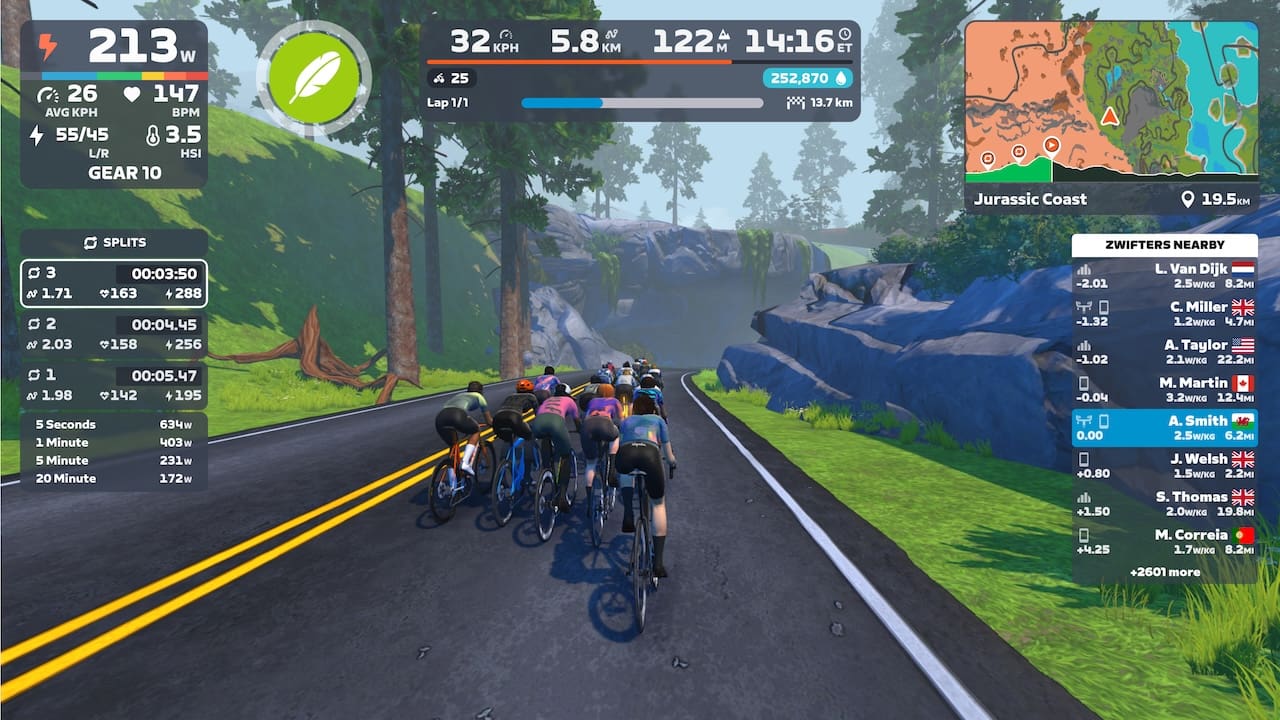Click the Welsh flag next to A. Smith

pyautogui.click(x=1242, y=421)
